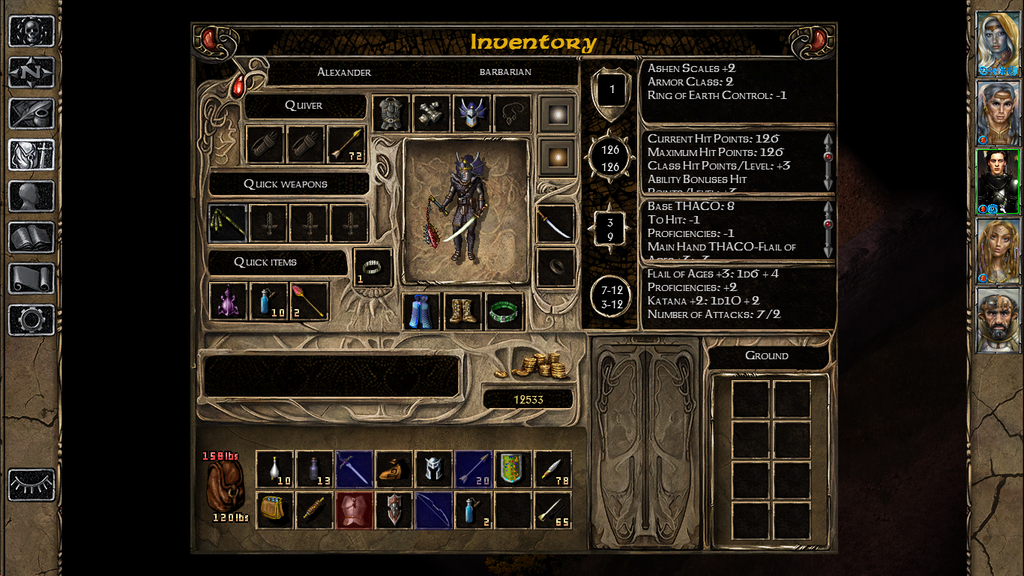Pick the equipped boots slot
Screen dimensions: 1024x576
pyautogui.click(x=463, y=311)
